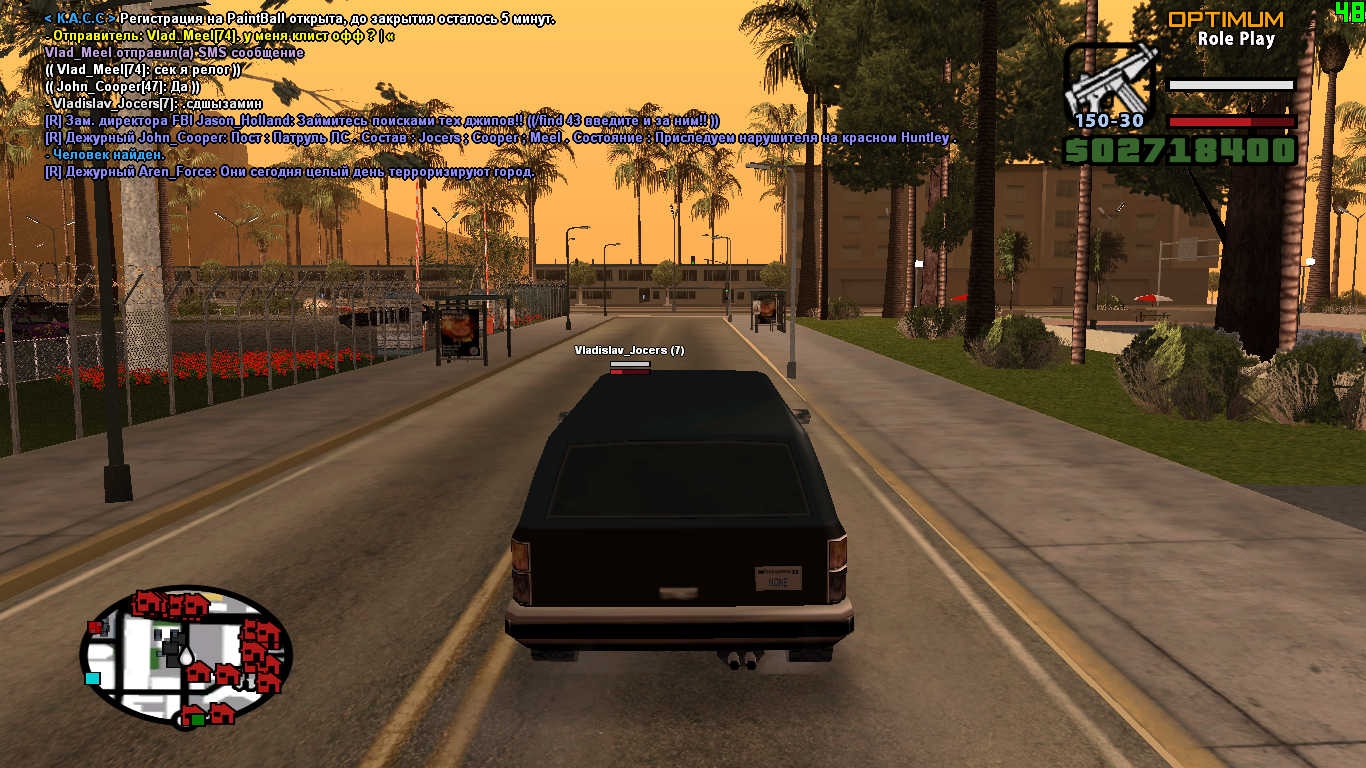Screen dimensions: 1366x768
Task: Click the green square marker on the minimap
Action: click(198, 719)
